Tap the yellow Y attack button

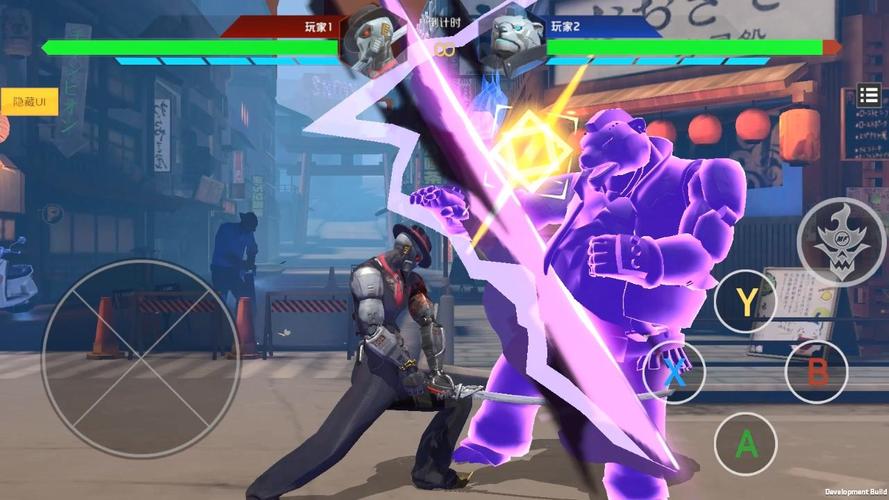pyautogui.click(x=746, y=300)
